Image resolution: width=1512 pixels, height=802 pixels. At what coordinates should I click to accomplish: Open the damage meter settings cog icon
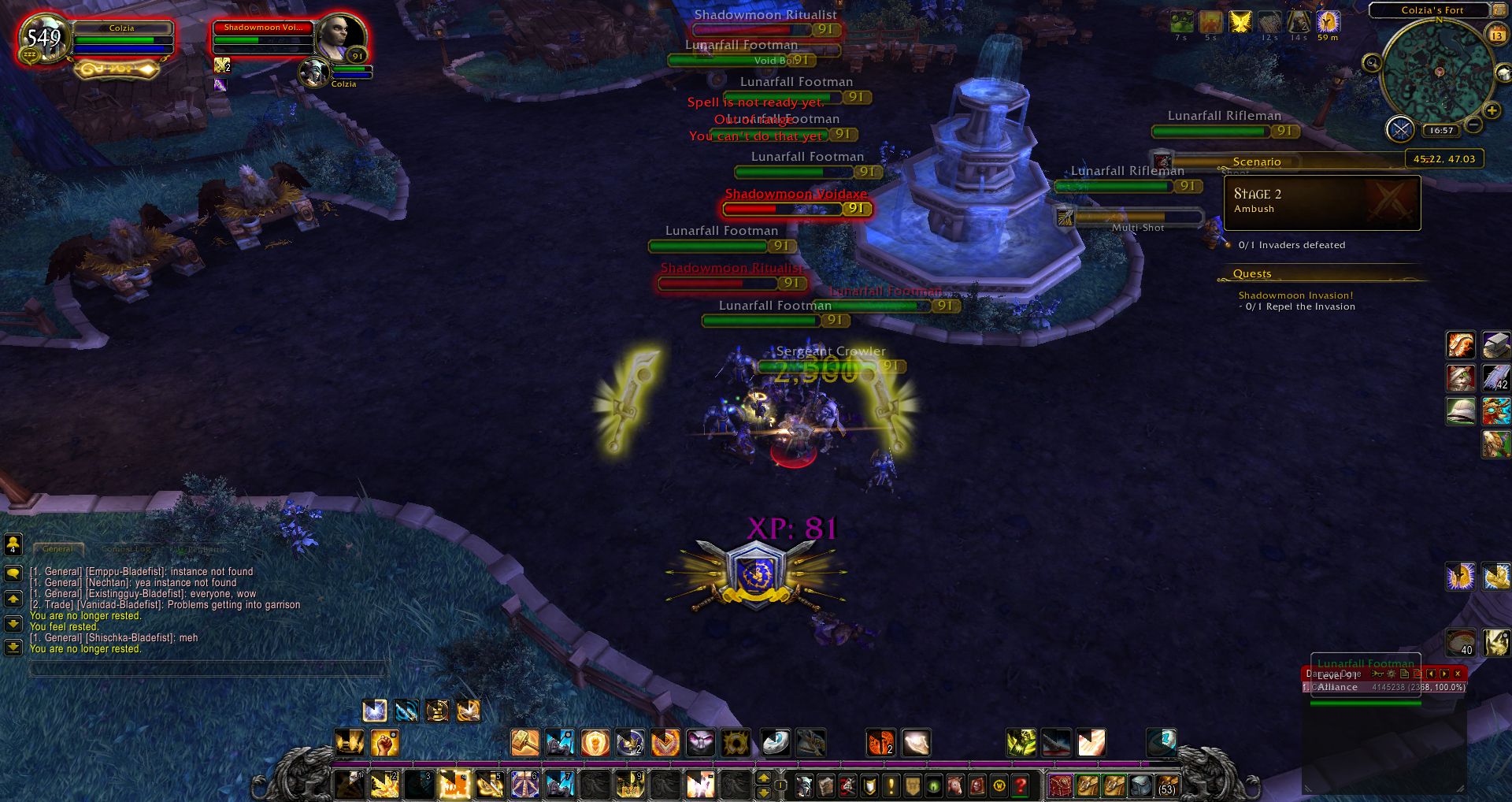(x=1391, y=674)
